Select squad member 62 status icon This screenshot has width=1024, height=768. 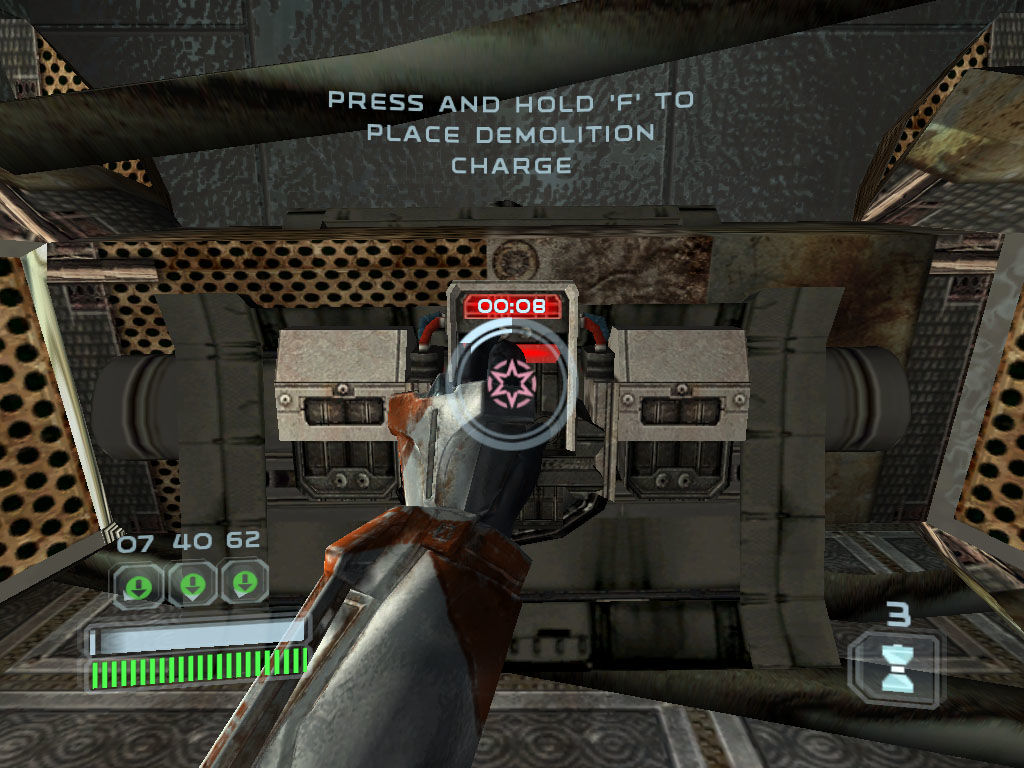244,583
